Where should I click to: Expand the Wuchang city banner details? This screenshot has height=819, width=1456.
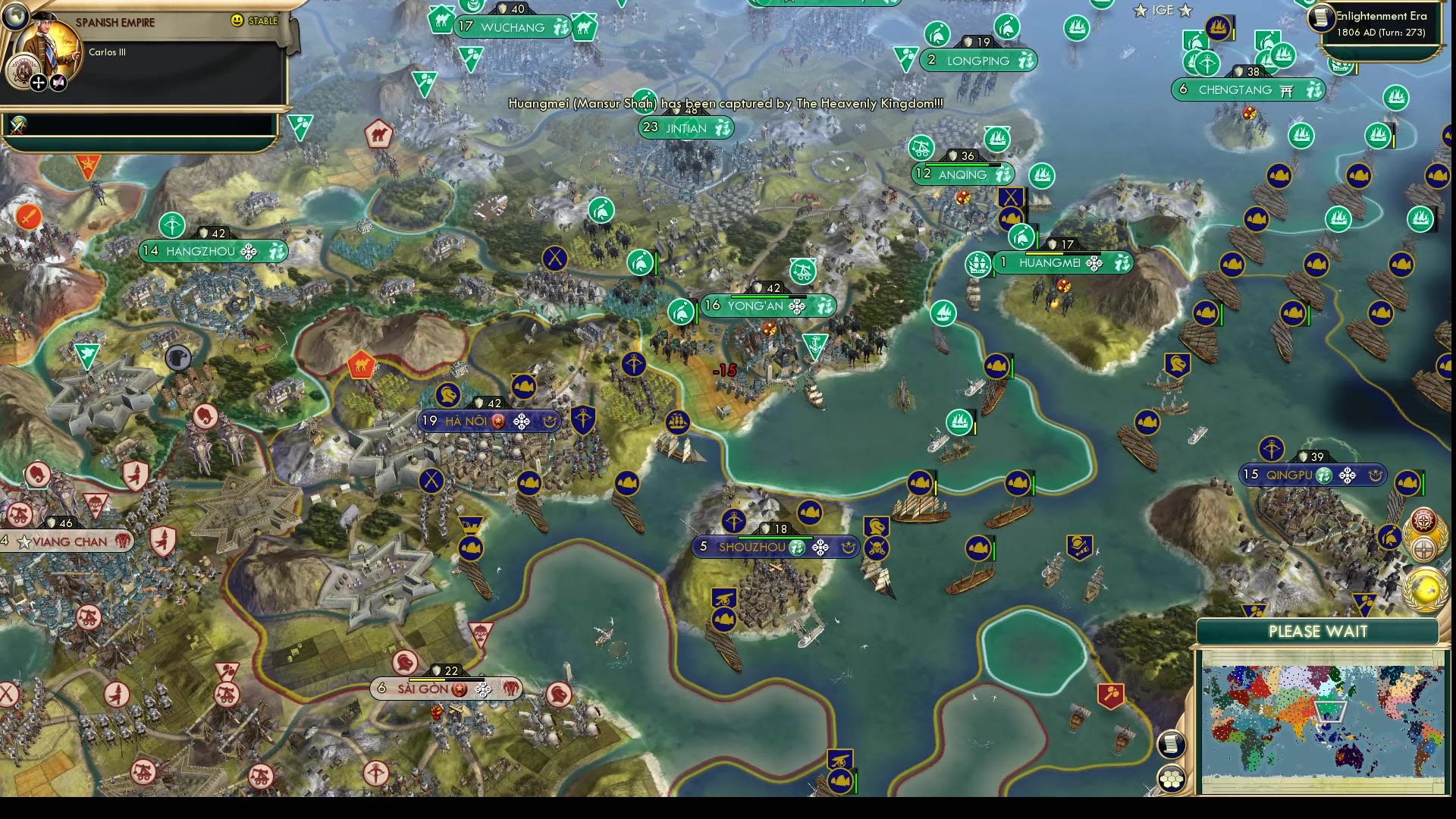pos(510,27)
